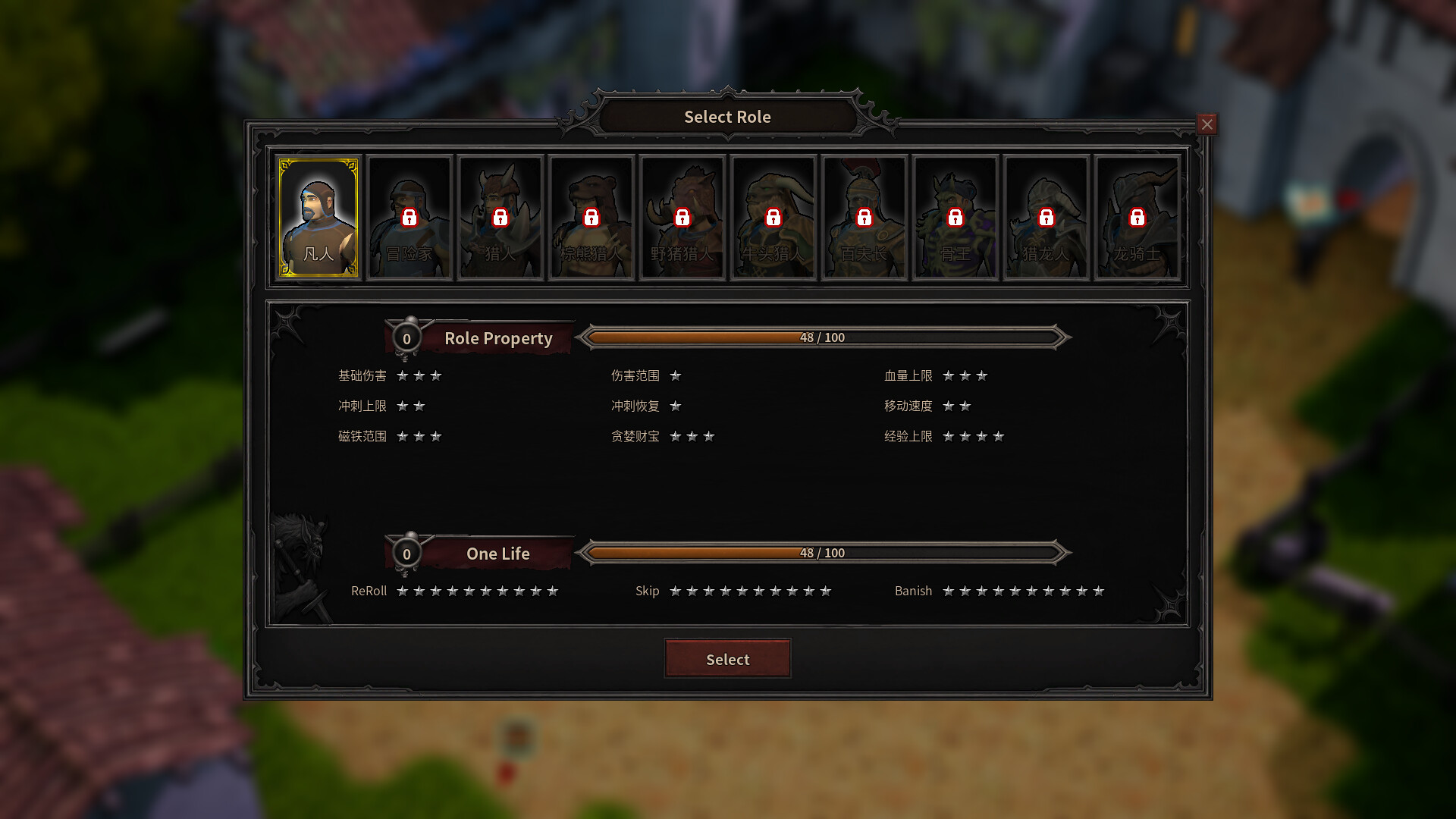Select the 百夫长 centurion role card
1456x819 pixels.
(864, 218)
